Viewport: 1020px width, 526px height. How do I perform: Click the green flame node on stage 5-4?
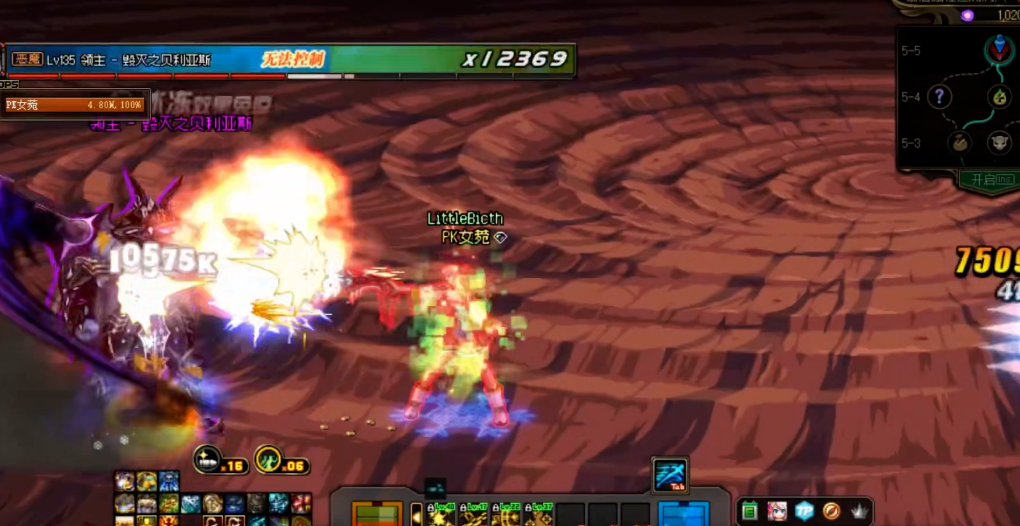click(x=999, y=97)
